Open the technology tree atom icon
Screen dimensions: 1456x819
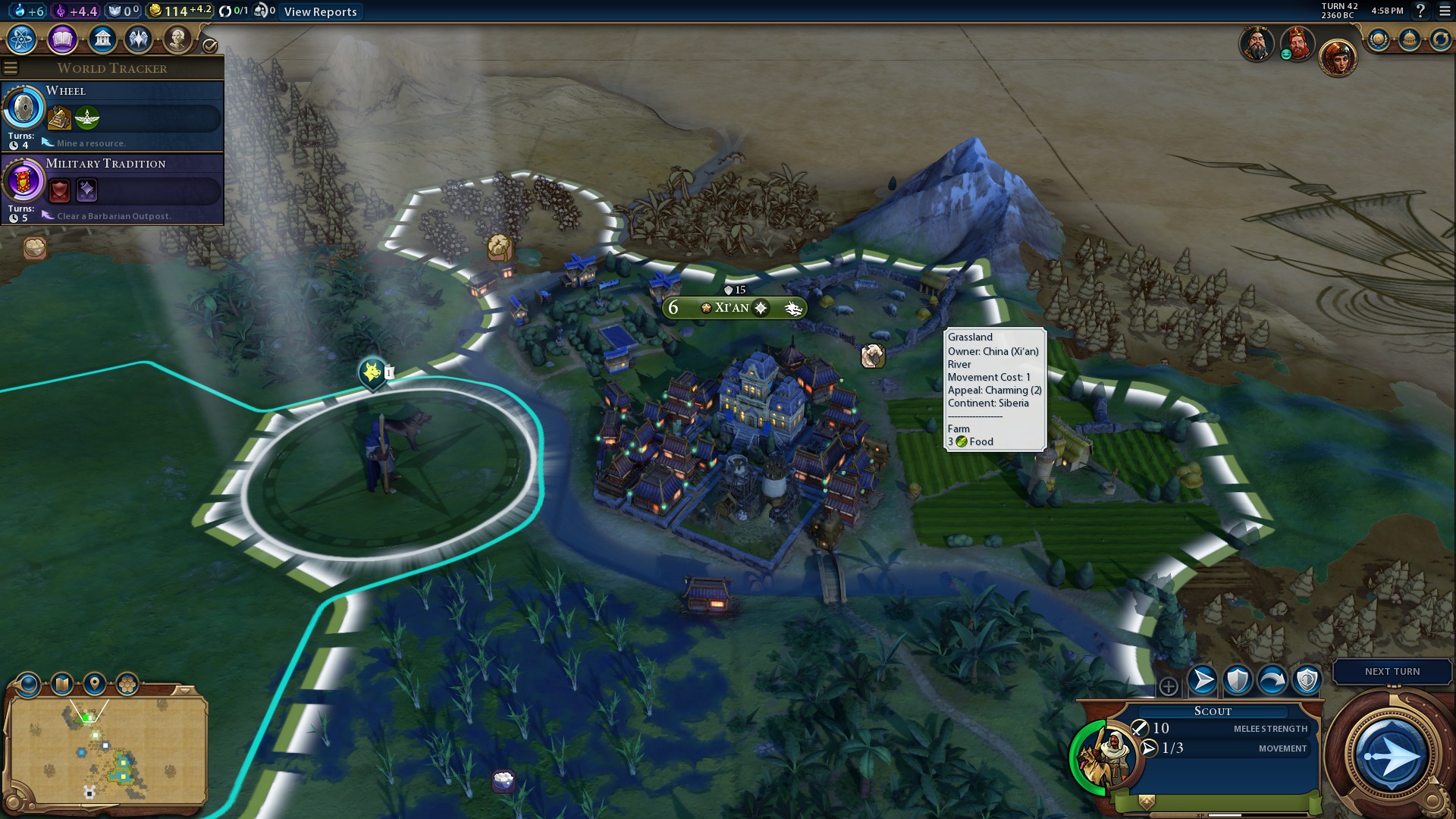(x=22, y=39)
